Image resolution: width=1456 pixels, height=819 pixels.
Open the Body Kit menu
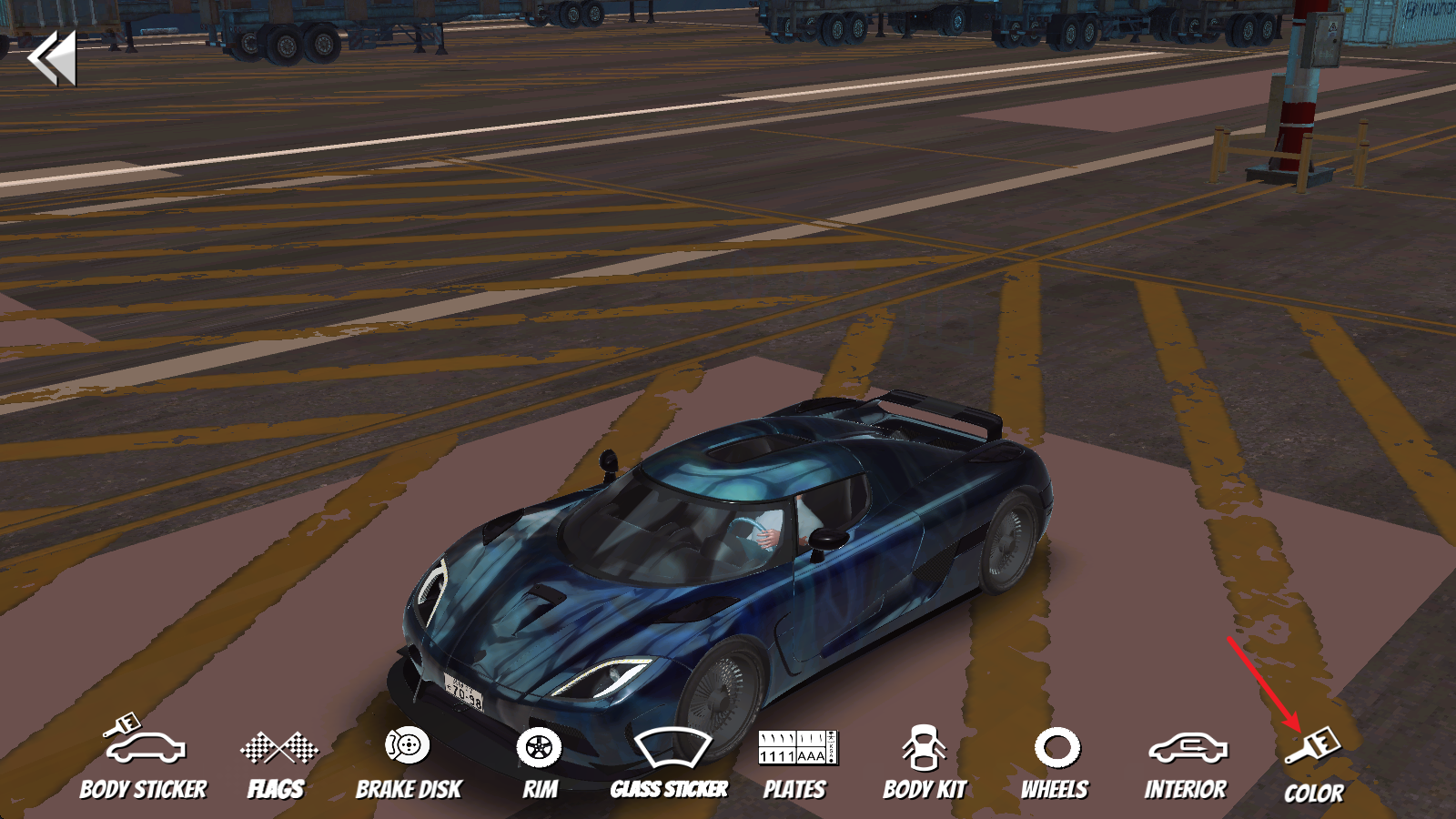pyautogui.click(x=925, y=763)
